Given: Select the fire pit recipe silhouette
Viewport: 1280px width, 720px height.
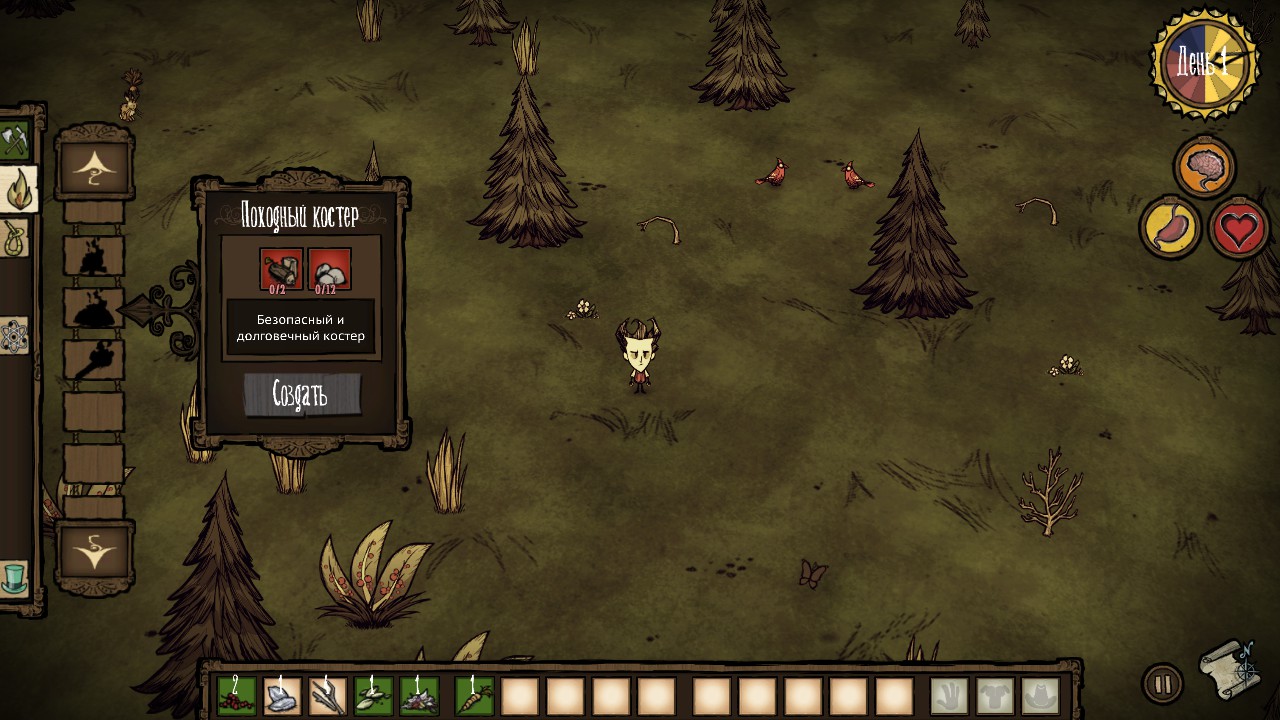Looking at the screenshot, I should (94, 308).
